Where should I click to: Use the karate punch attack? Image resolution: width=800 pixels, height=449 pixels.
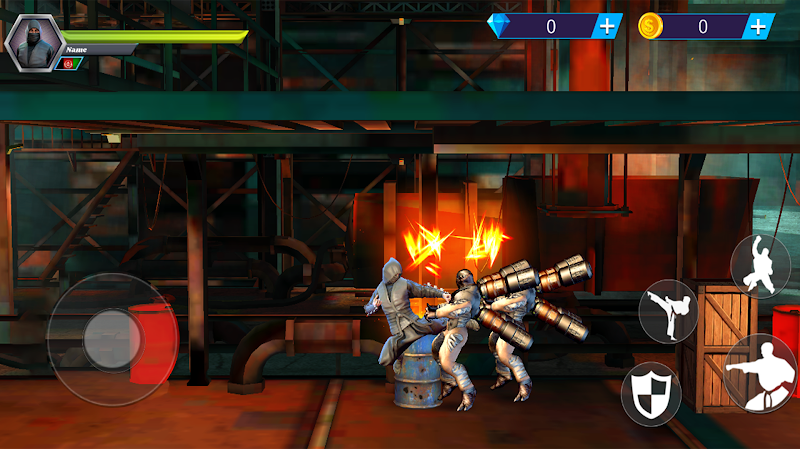click(x=762, y=374)
